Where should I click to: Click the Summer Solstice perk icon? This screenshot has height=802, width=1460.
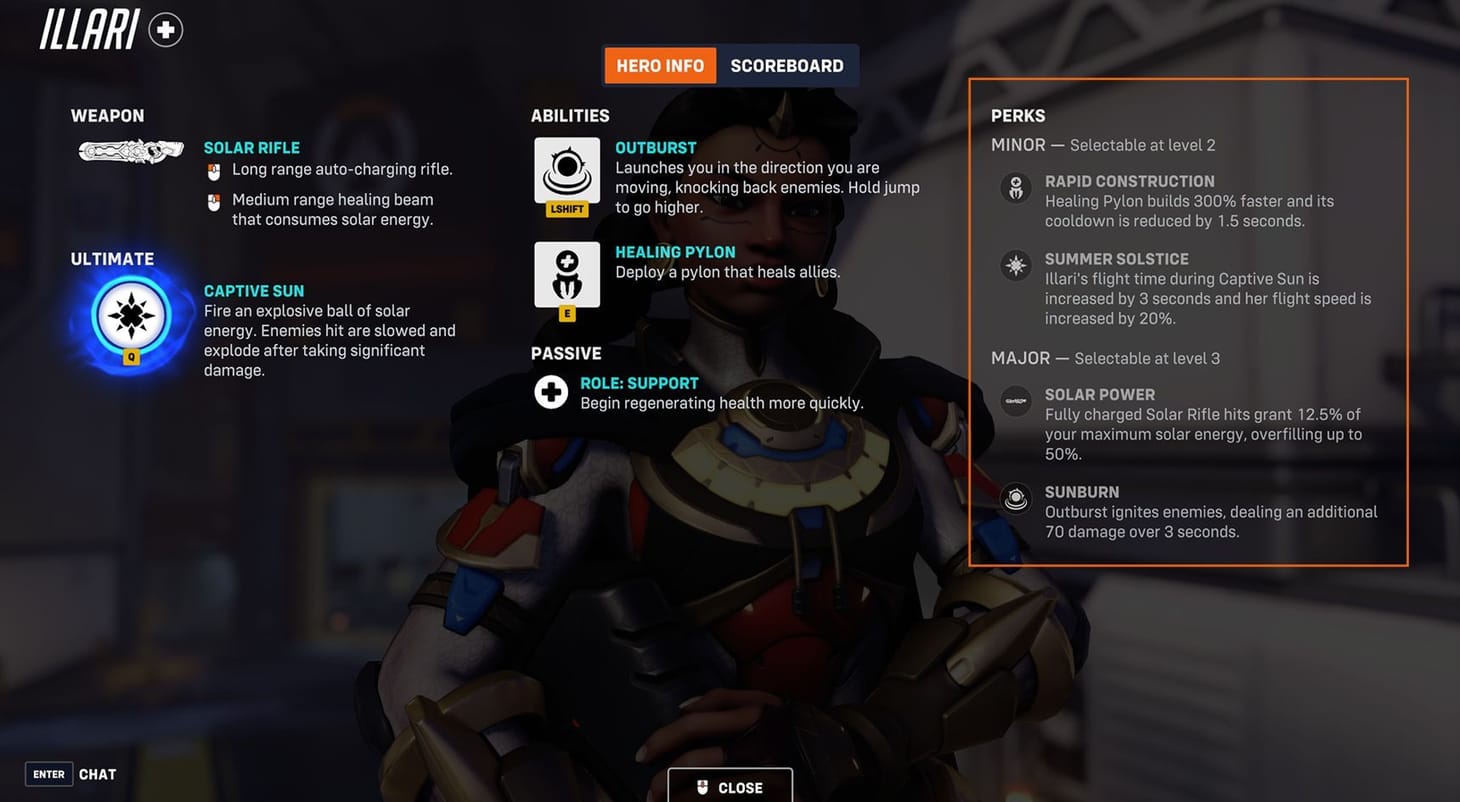(1015, 266)
